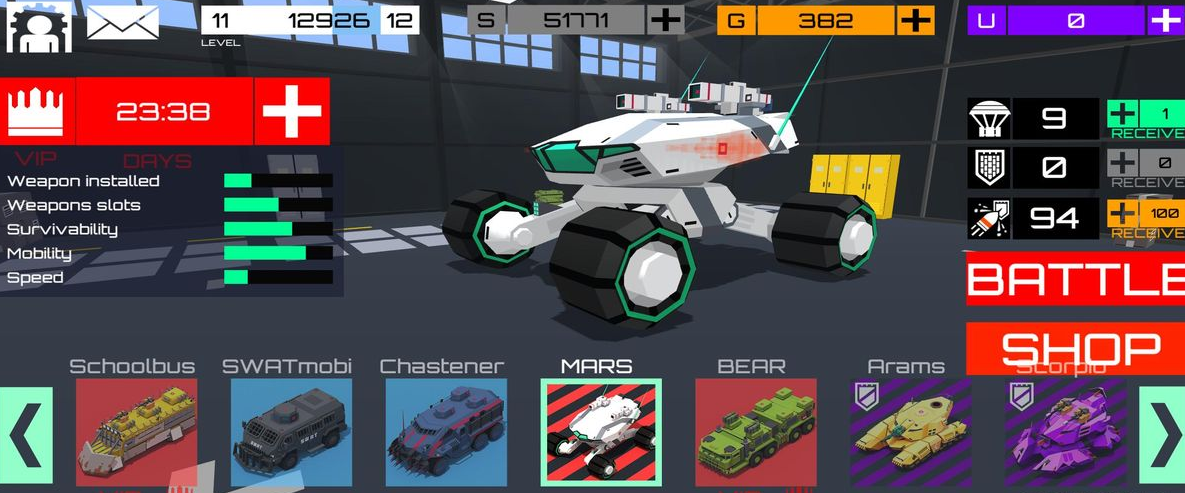Image resolution: width=1185 pixels, height=493 pixels.
Task: Add U currency with purple plus
Action: tap(1165, 20)
